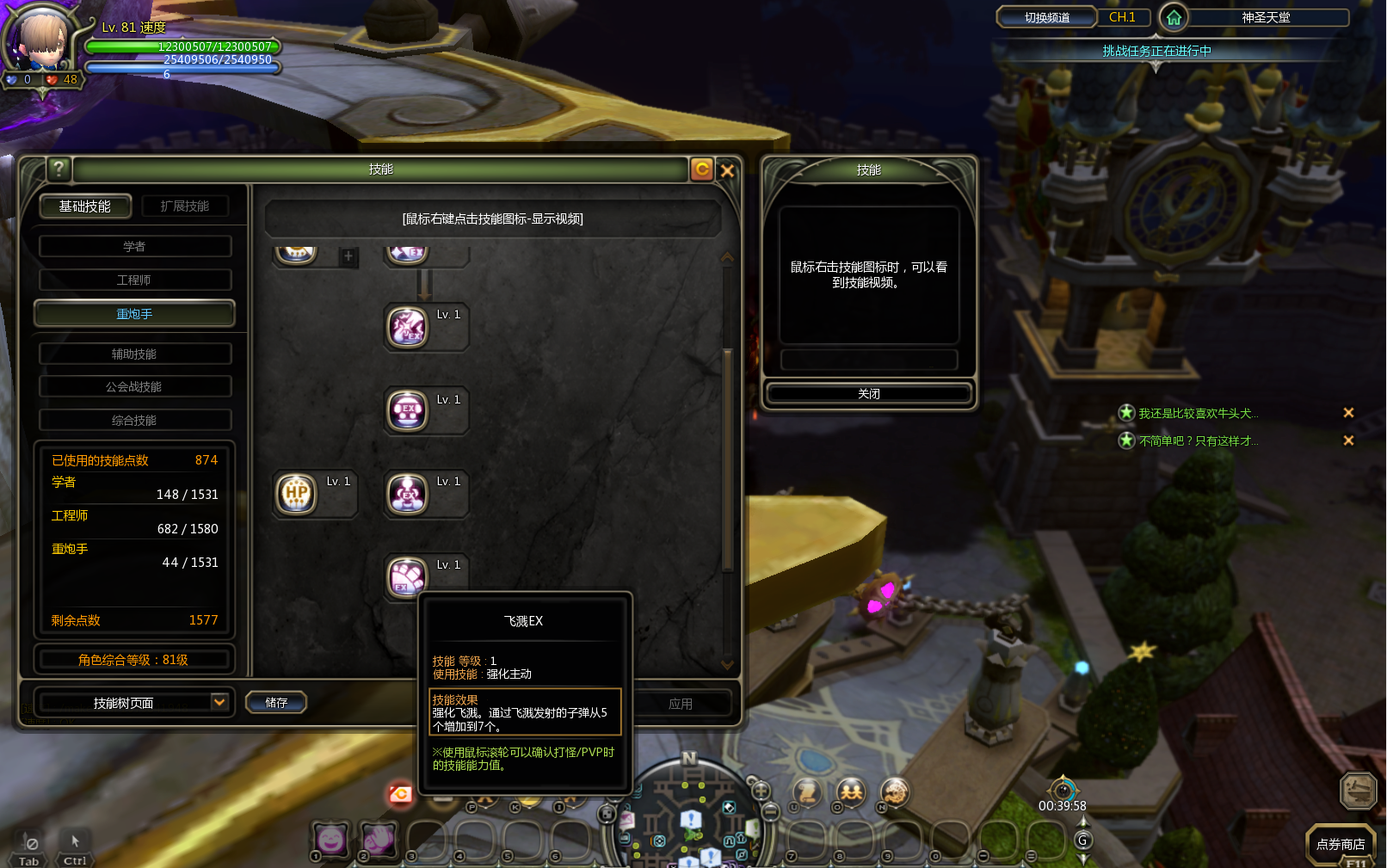Open the 点券商店 cash shop
The width and height of the screenshot is (1387, 868).
[1340, 844]
